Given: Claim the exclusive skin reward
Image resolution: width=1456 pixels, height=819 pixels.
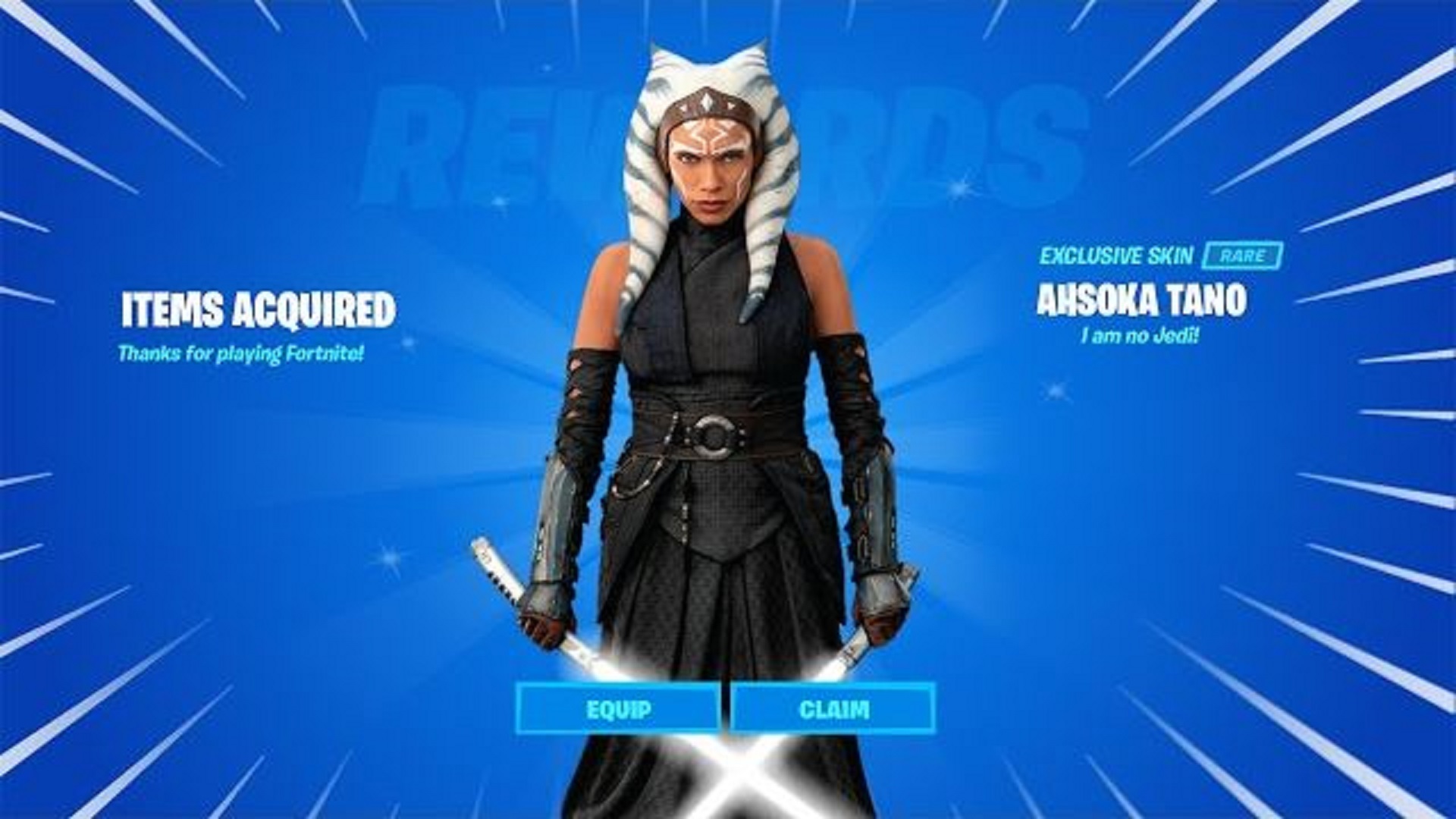Looking at the screenshot, I should 833,710.
